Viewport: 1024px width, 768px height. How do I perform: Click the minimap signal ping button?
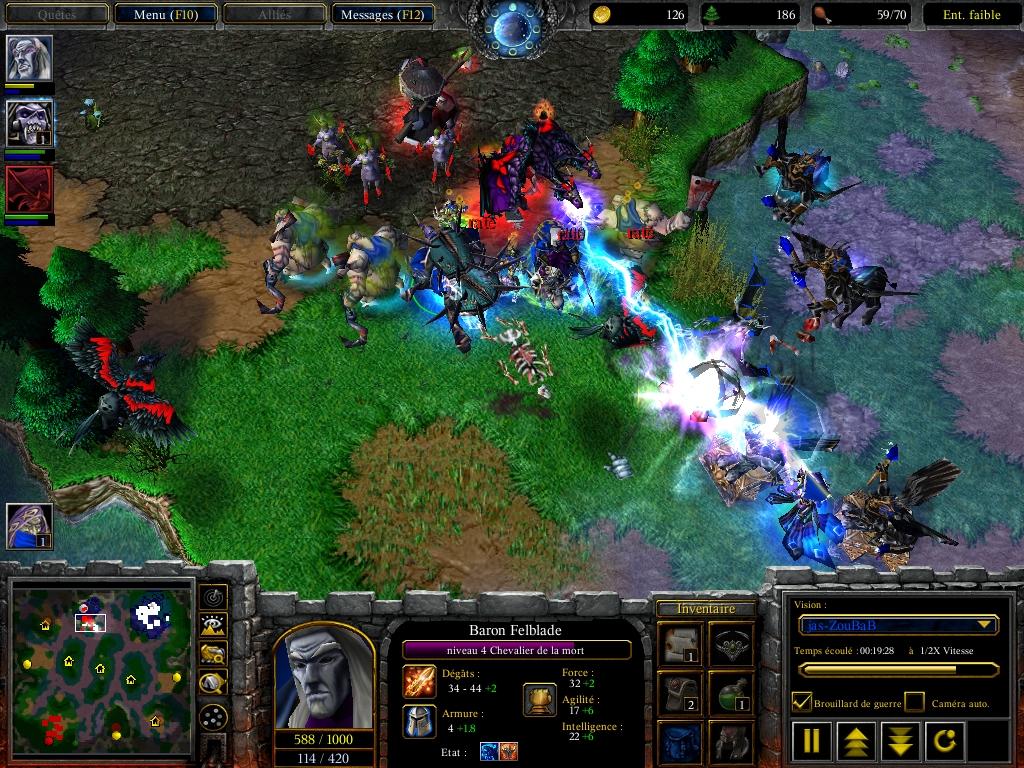tap(212, 597)
